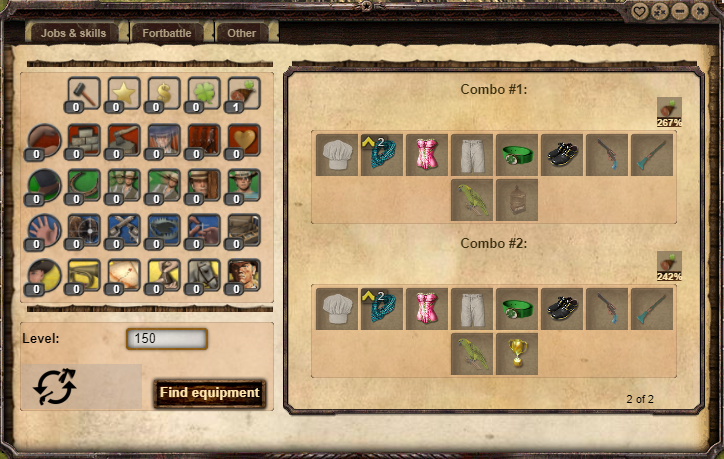The height and width of the screenshot is (459, 724).
Task: Click the reset arrows icon
Action: tap(54, 387)
